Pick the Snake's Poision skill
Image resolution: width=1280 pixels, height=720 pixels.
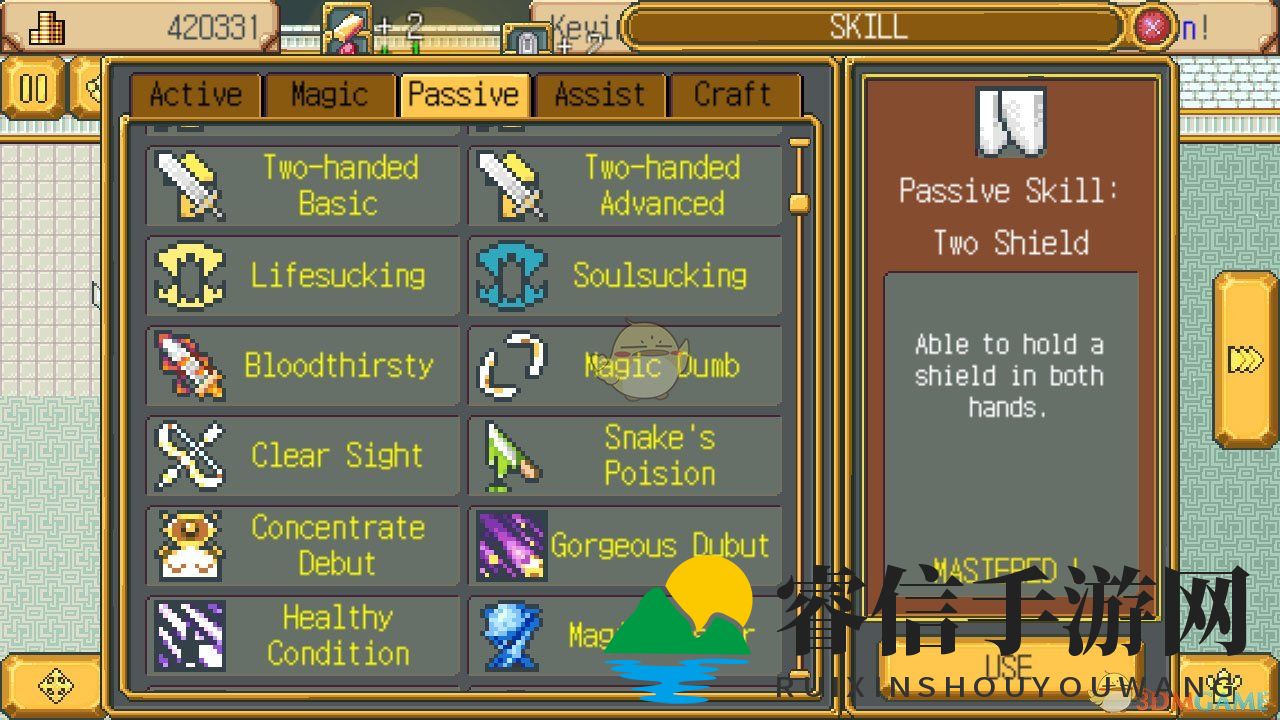pos(624,456)
